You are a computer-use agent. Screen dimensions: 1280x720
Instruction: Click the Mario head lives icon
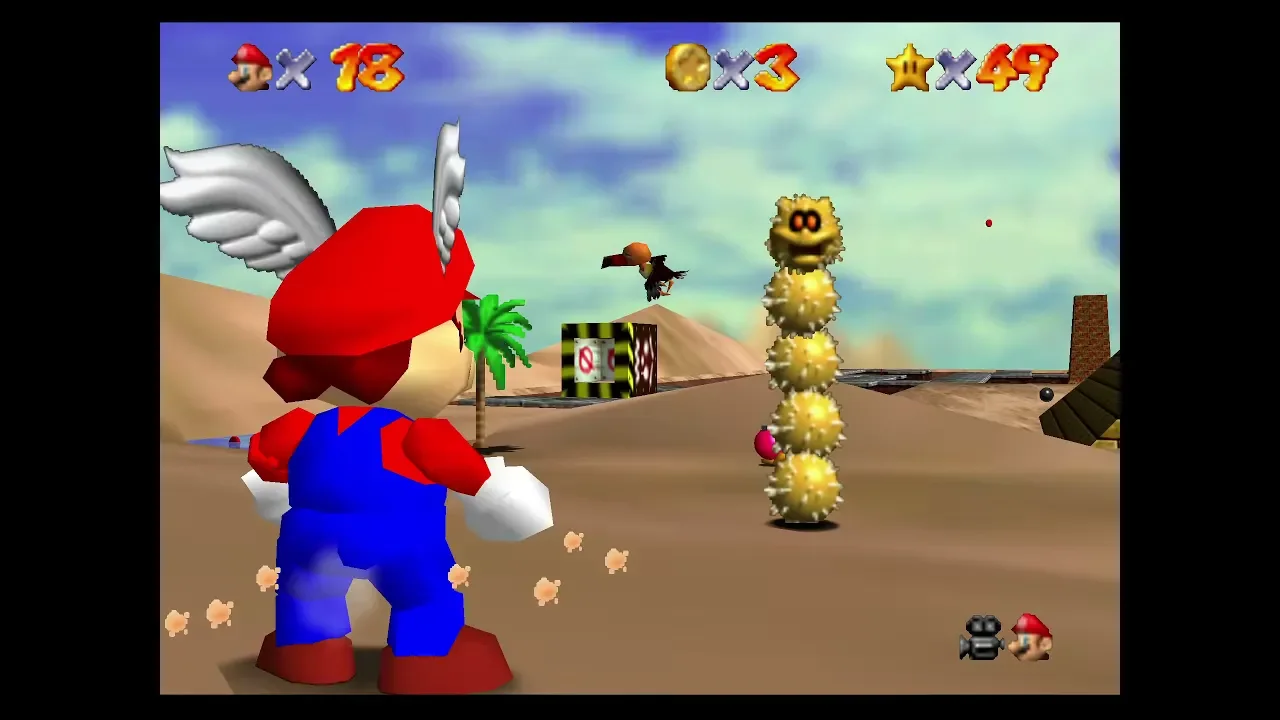[250, 68]
